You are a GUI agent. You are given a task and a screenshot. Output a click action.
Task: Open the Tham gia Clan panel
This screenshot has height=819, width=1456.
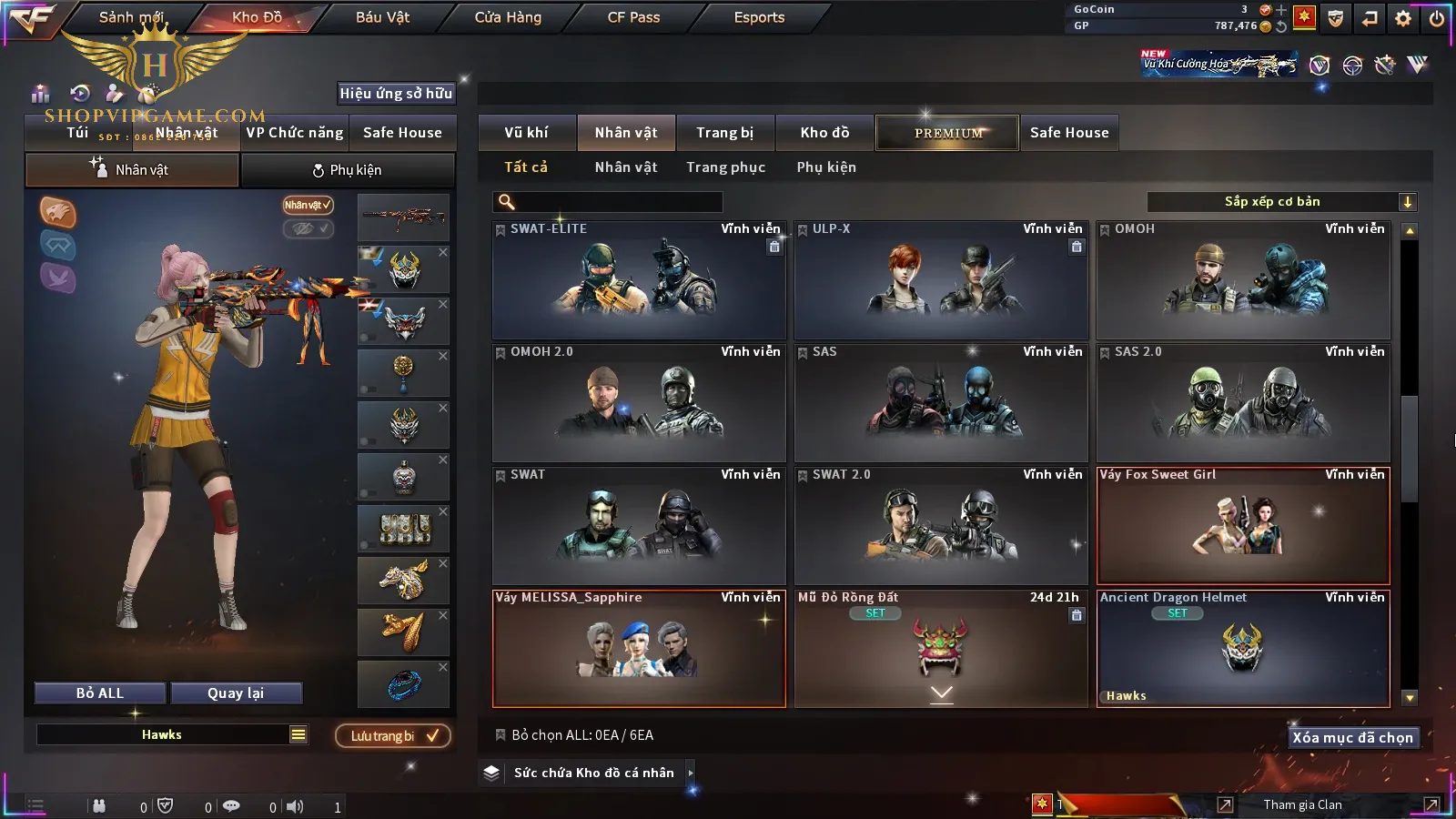pos(1302,804)
